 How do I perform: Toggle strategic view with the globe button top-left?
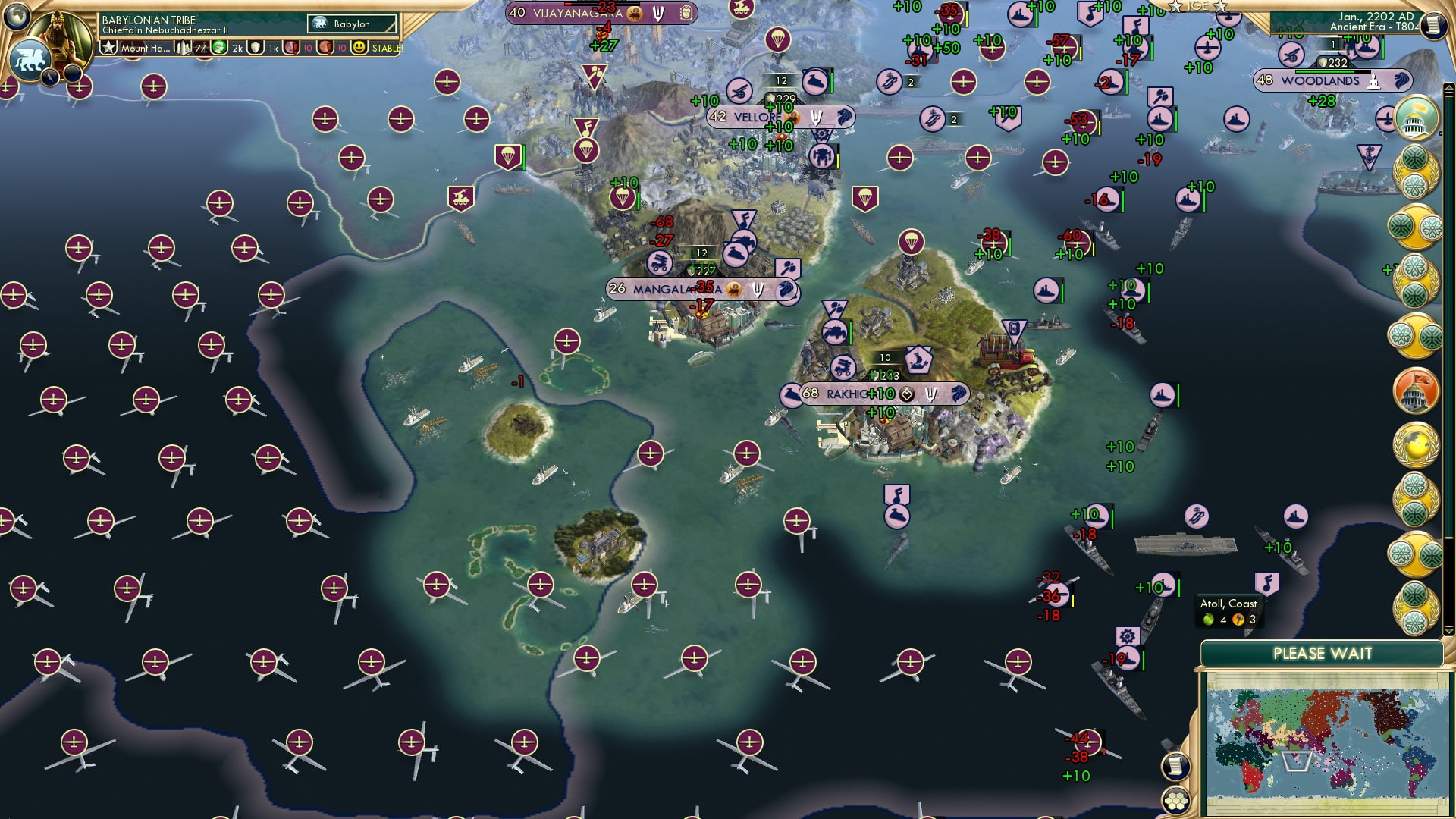[17, 19]
